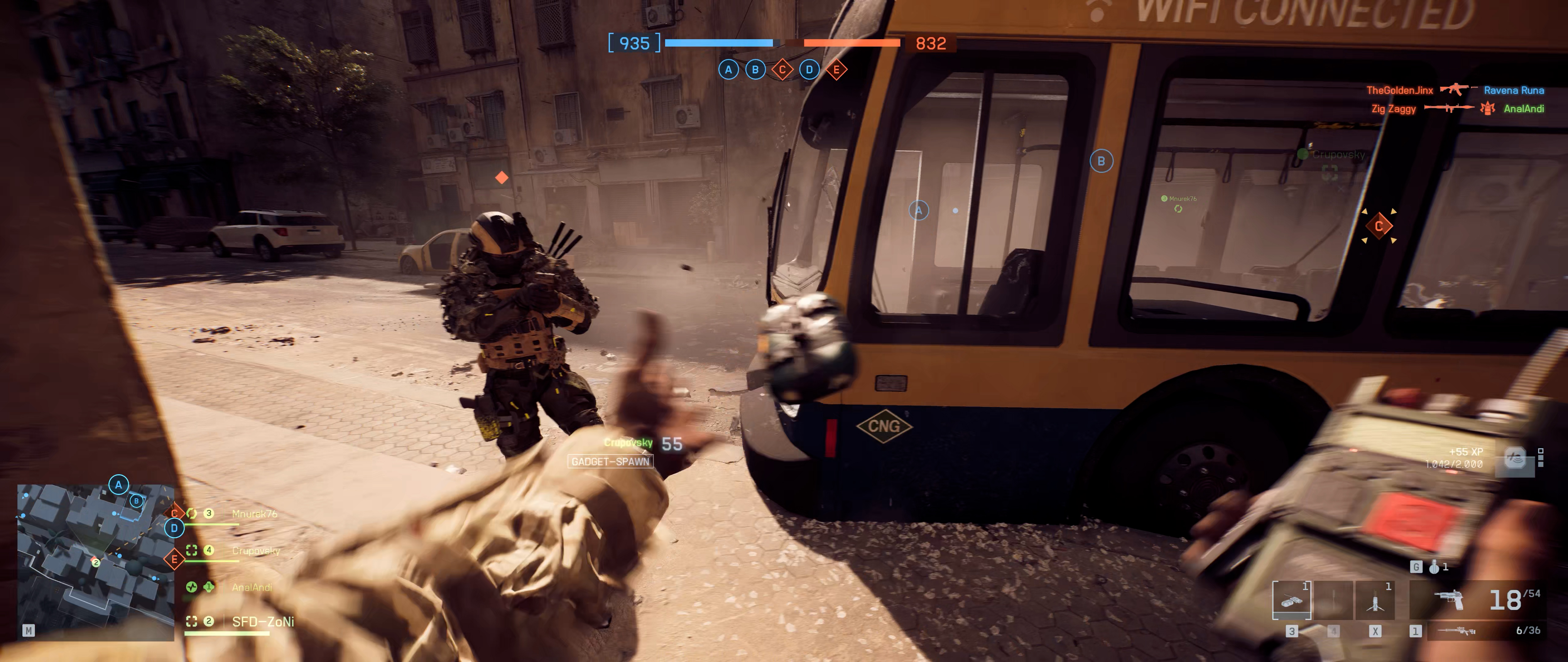The image size is (1568, 662).
Task: Select the highlighted spawn beacon gadget slot
Action: click(x=1292, y=600)
